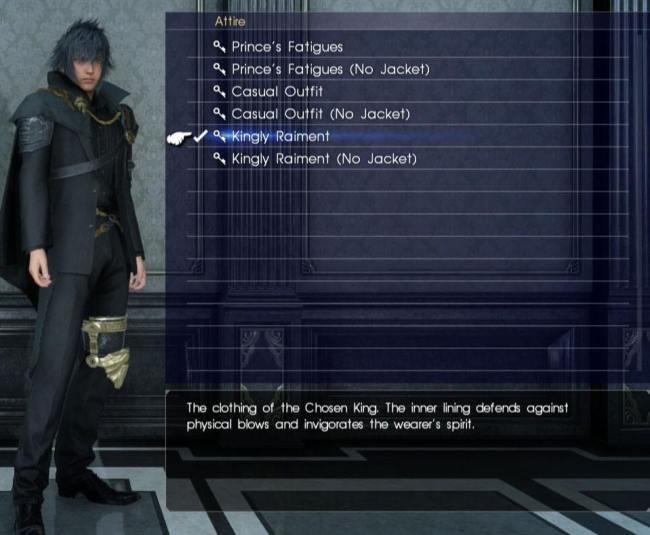
Task: Select the highlighted Kingly Raiment attire
Action: [x=280, y=136]
